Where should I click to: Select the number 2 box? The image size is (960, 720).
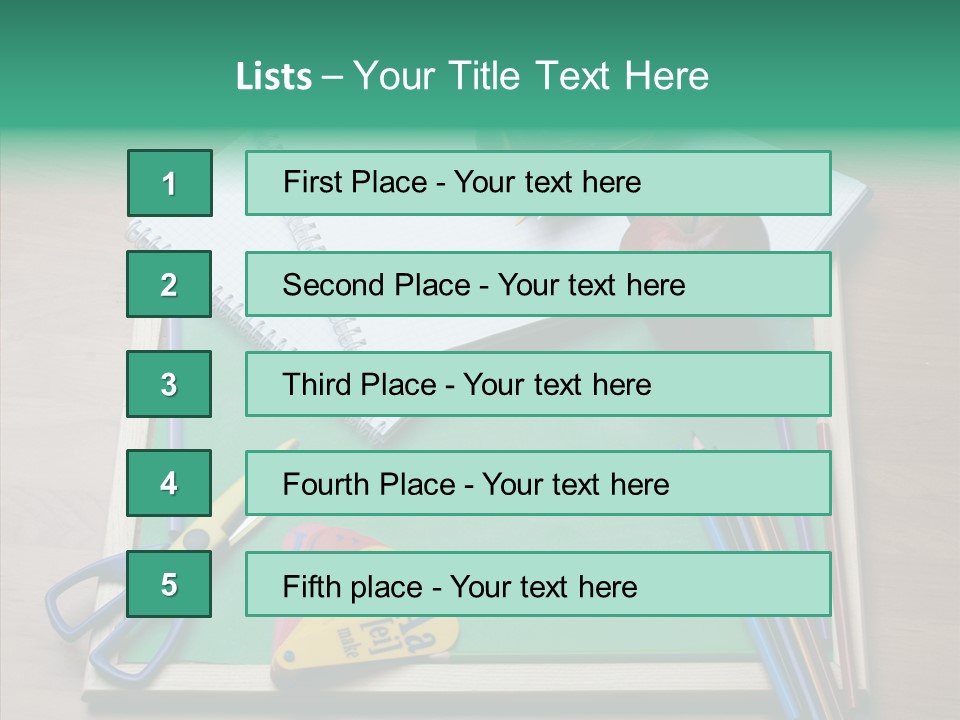click(x=169, y=284)
